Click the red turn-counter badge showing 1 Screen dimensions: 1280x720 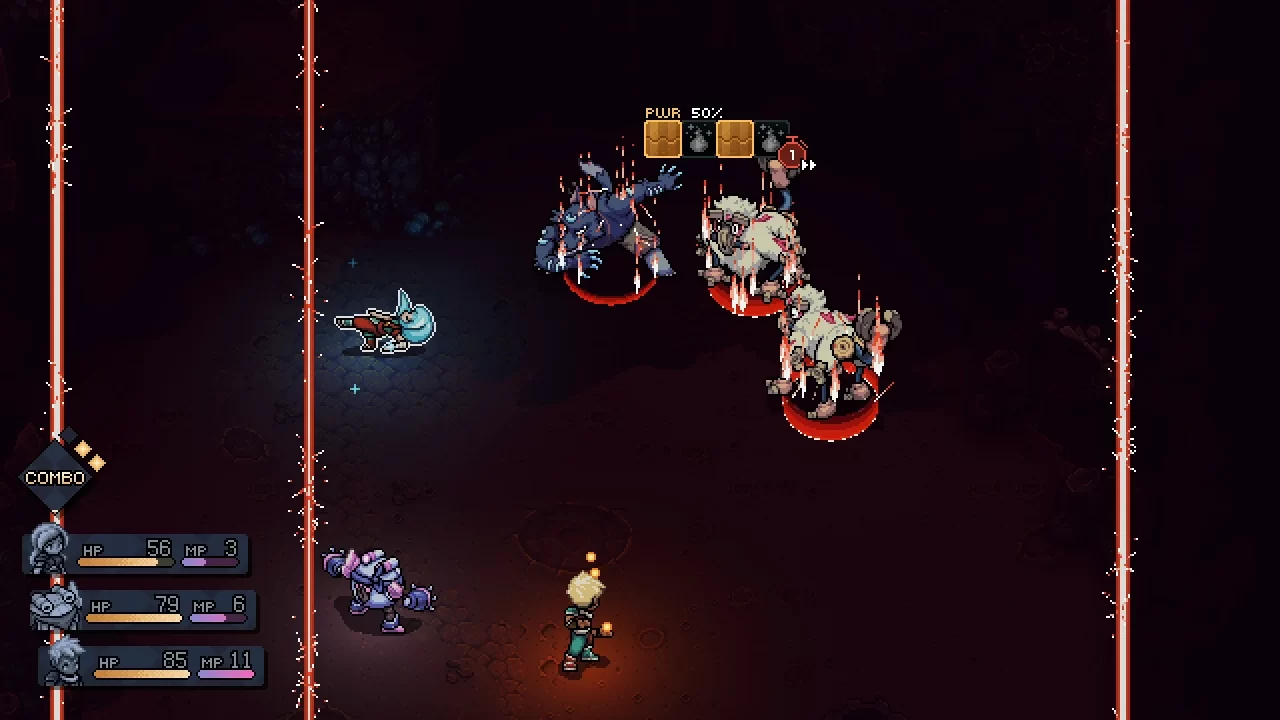coord(792,153)
